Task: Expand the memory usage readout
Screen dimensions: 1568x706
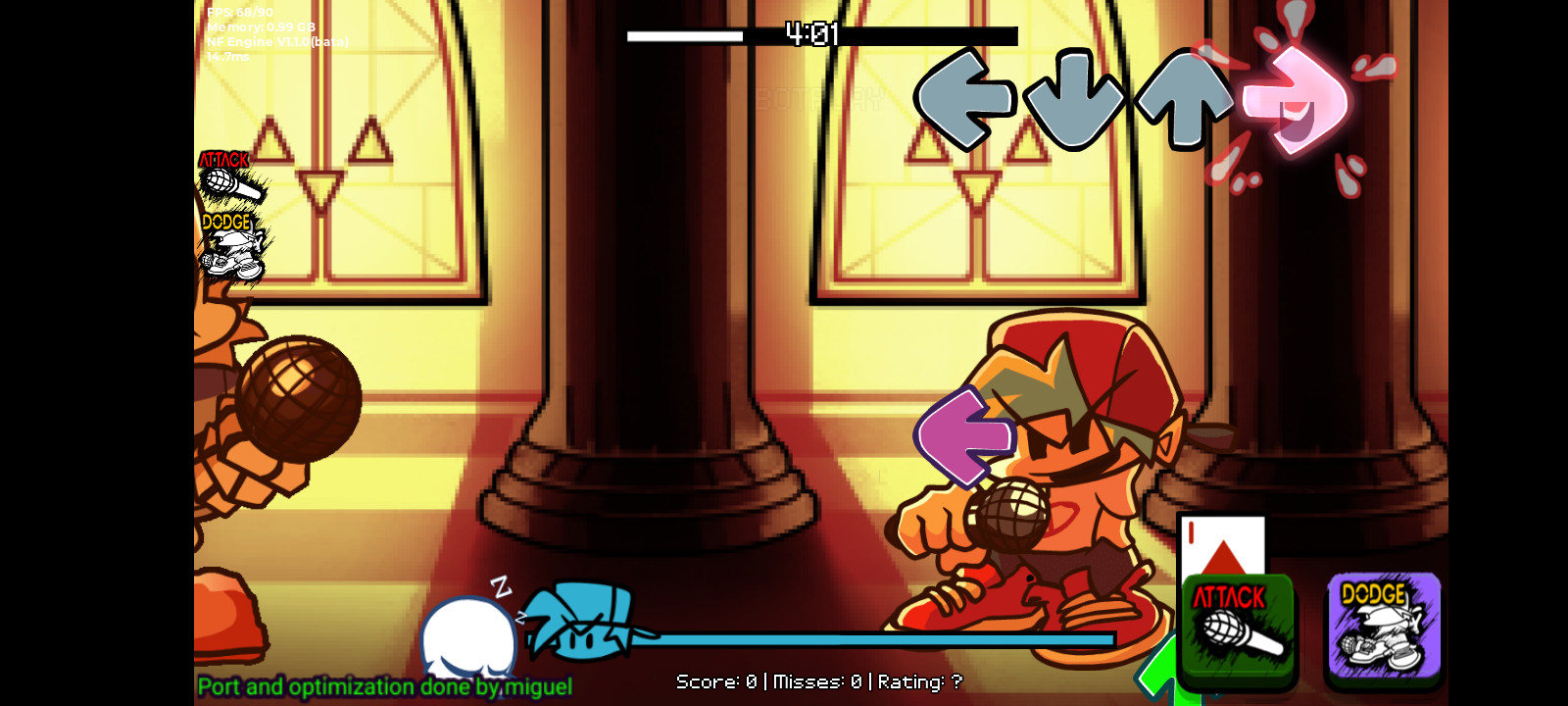Action: click(259, 26)
